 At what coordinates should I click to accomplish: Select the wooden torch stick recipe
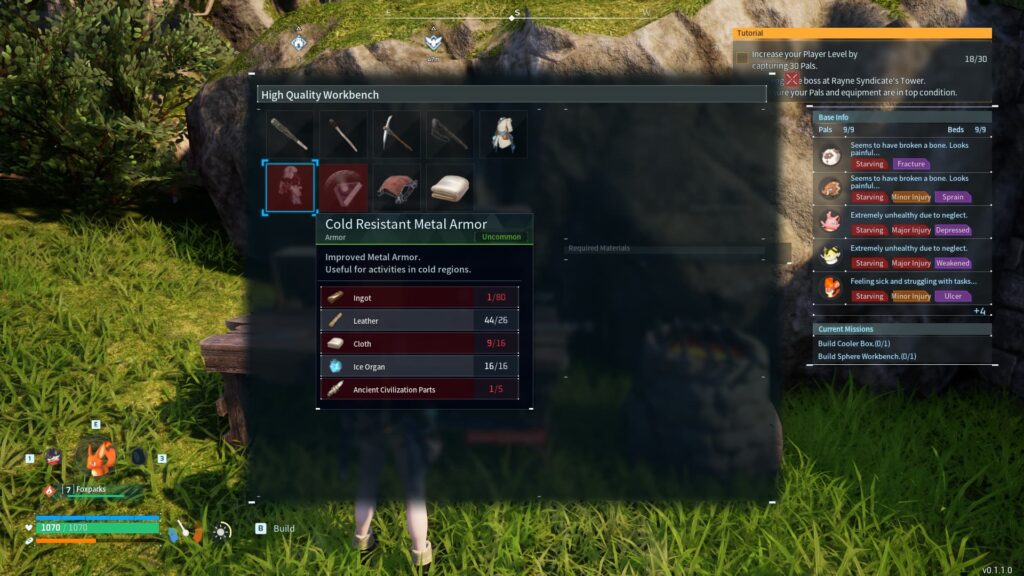344,134
